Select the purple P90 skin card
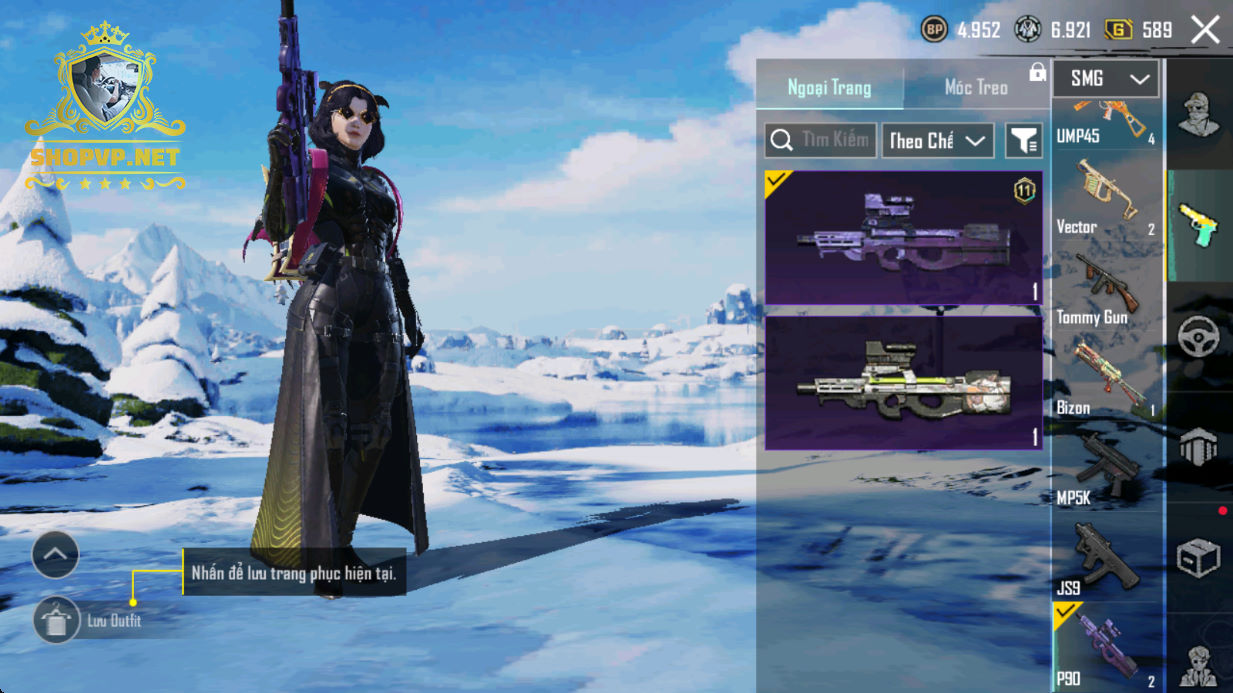Screen dimensions: 1233x693 pos(903,238)
